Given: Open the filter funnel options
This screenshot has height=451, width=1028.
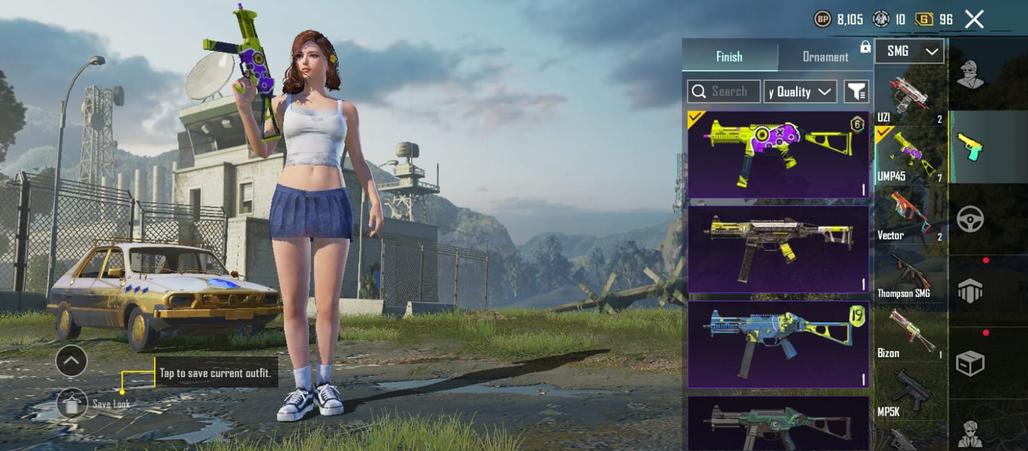Looking at the screenshot, I should (856, 92).
